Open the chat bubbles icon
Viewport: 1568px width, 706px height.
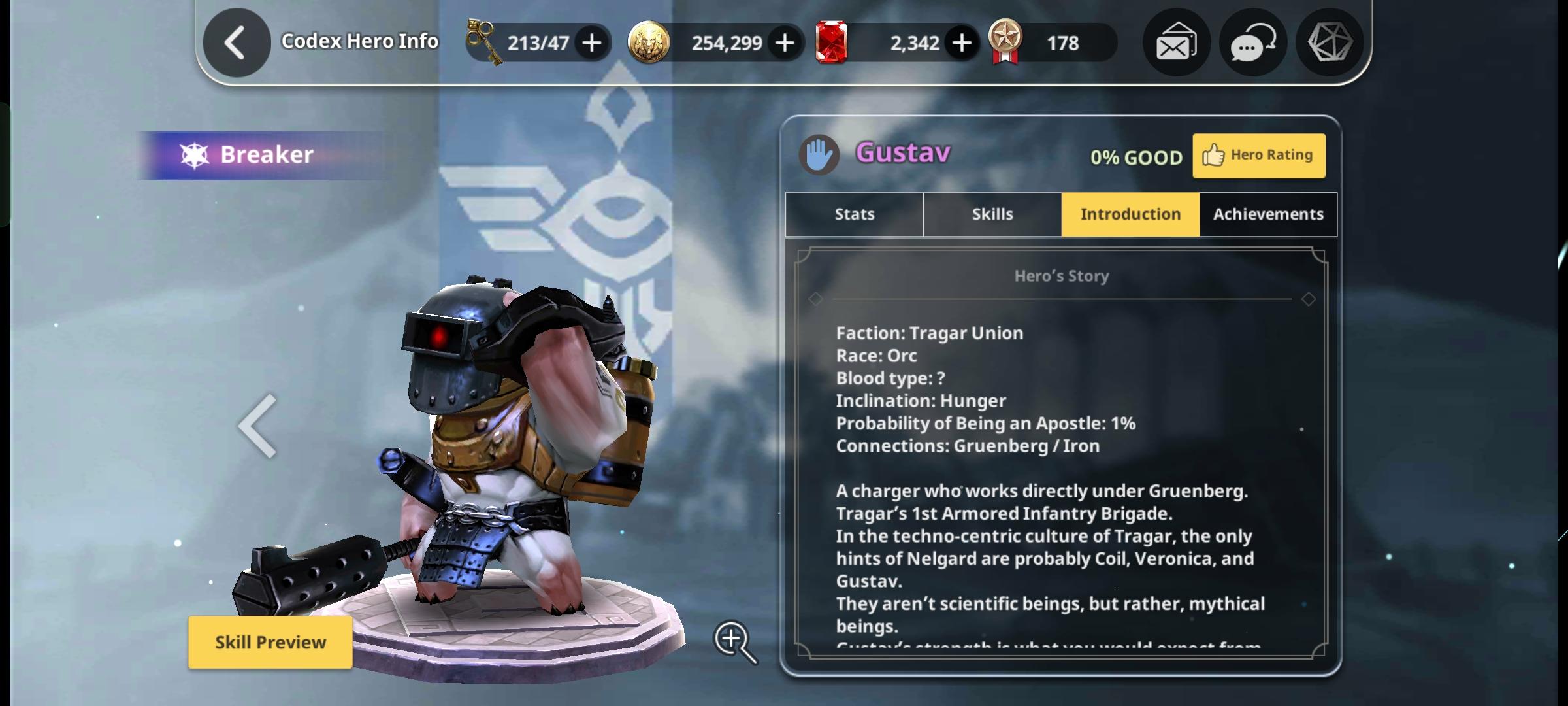1252,43
